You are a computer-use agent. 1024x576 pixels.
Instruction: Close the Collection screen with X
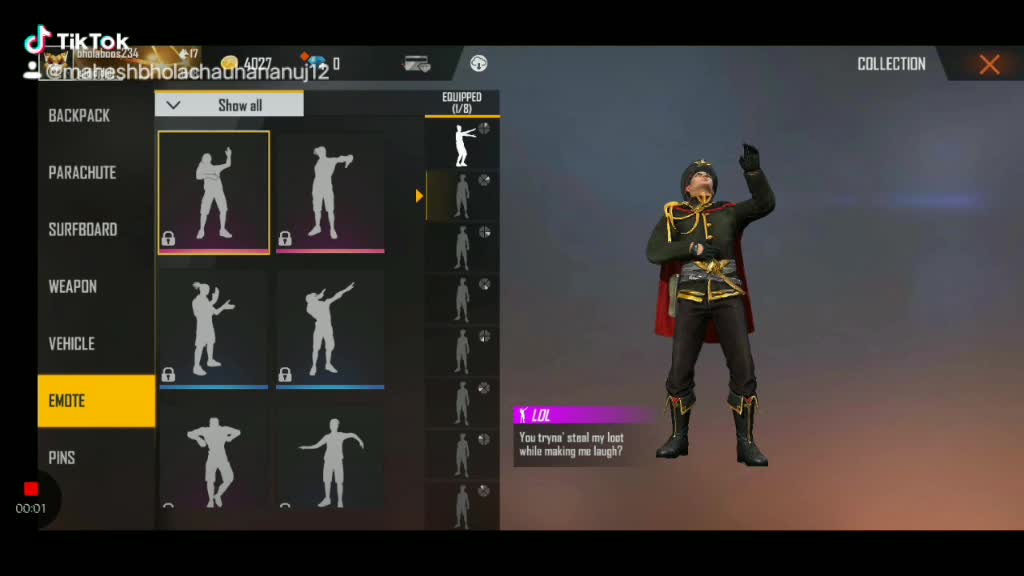pyautogui.click(x=989, y=65)
